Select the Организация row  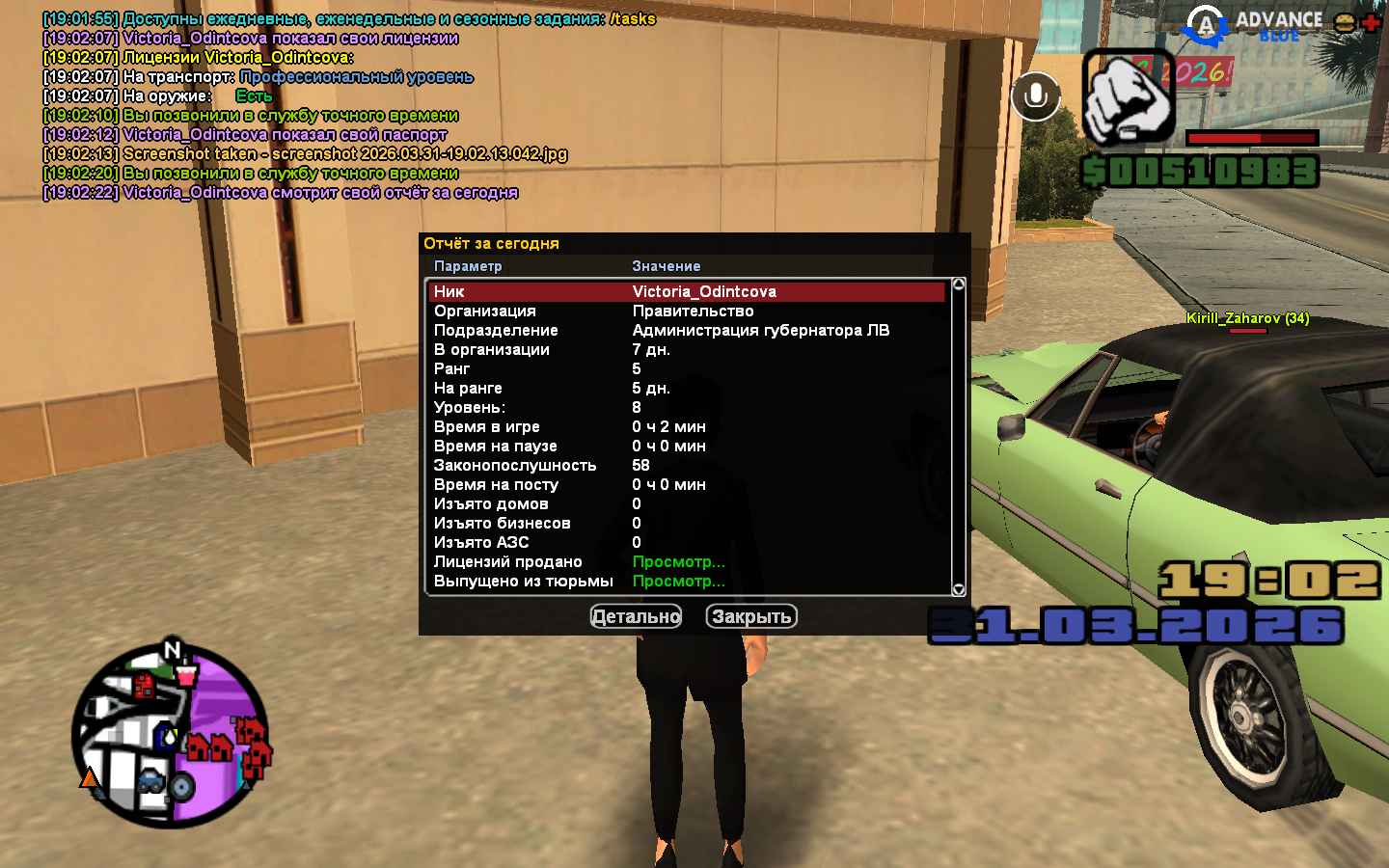pyautogui.click(x=687, y=311)
